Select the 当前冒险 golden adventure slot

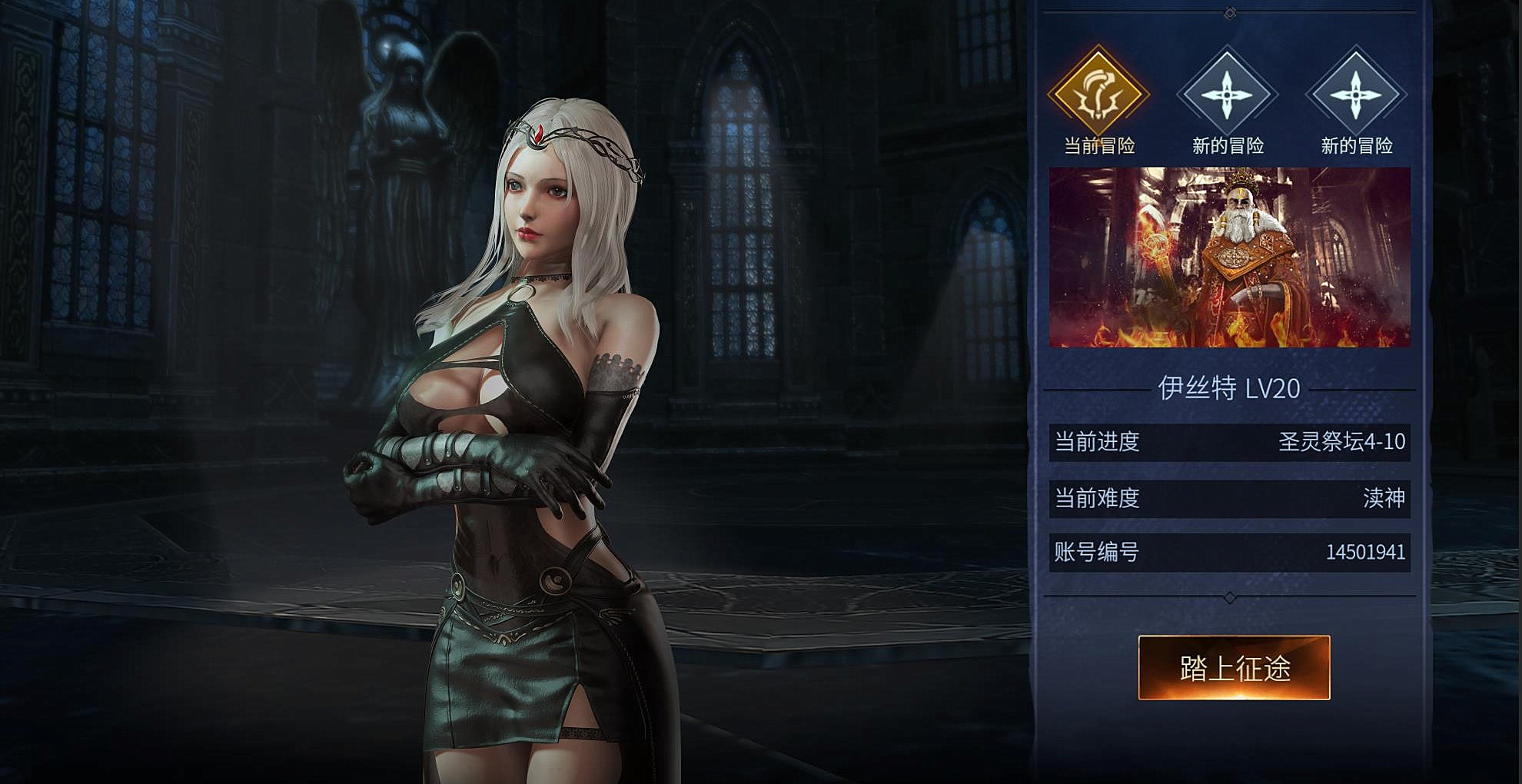click(x=1098, y=95)
